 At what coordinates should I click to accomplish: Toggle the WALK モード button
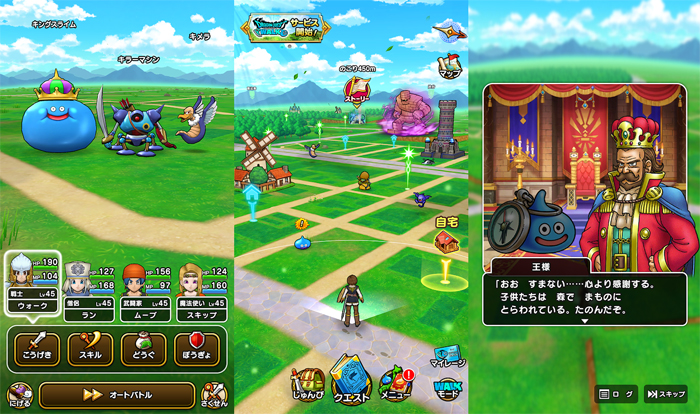pyautogui.click(x=445, y=388)
